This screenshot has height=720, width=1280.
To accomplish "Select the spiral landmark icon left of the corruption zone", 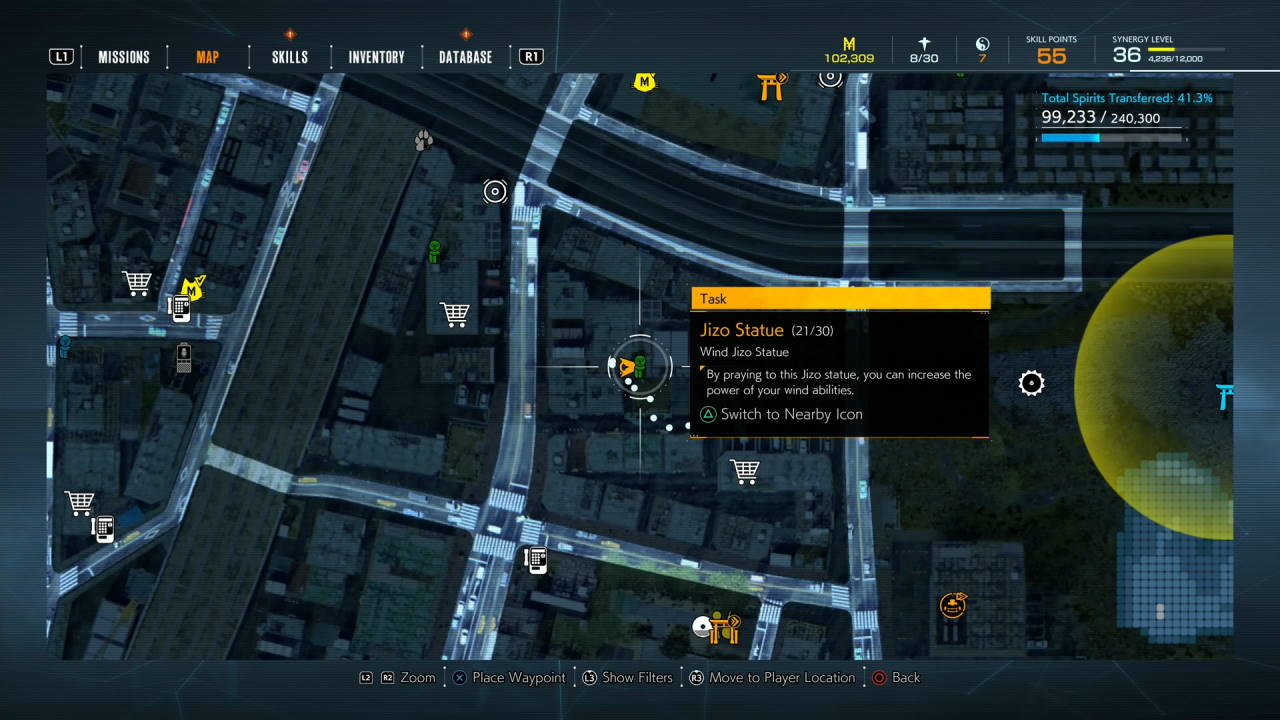I will [x=1031, y=383].
